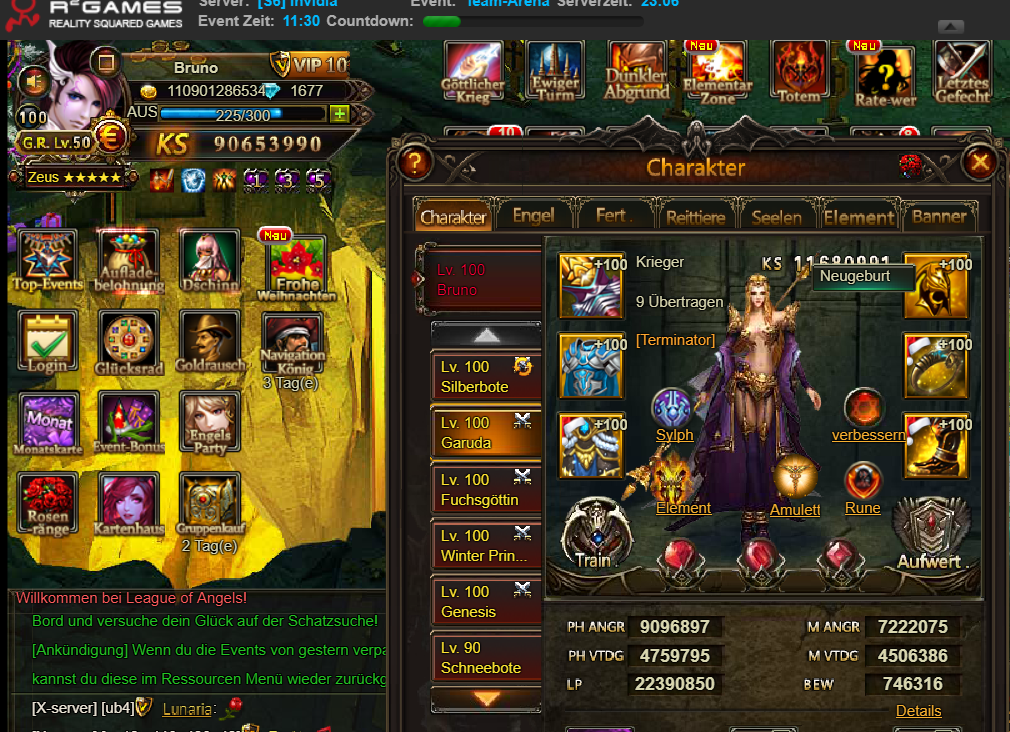Switch to the Element tab
This screenshot has height=732, width=1010.
(x=858, y=216)
